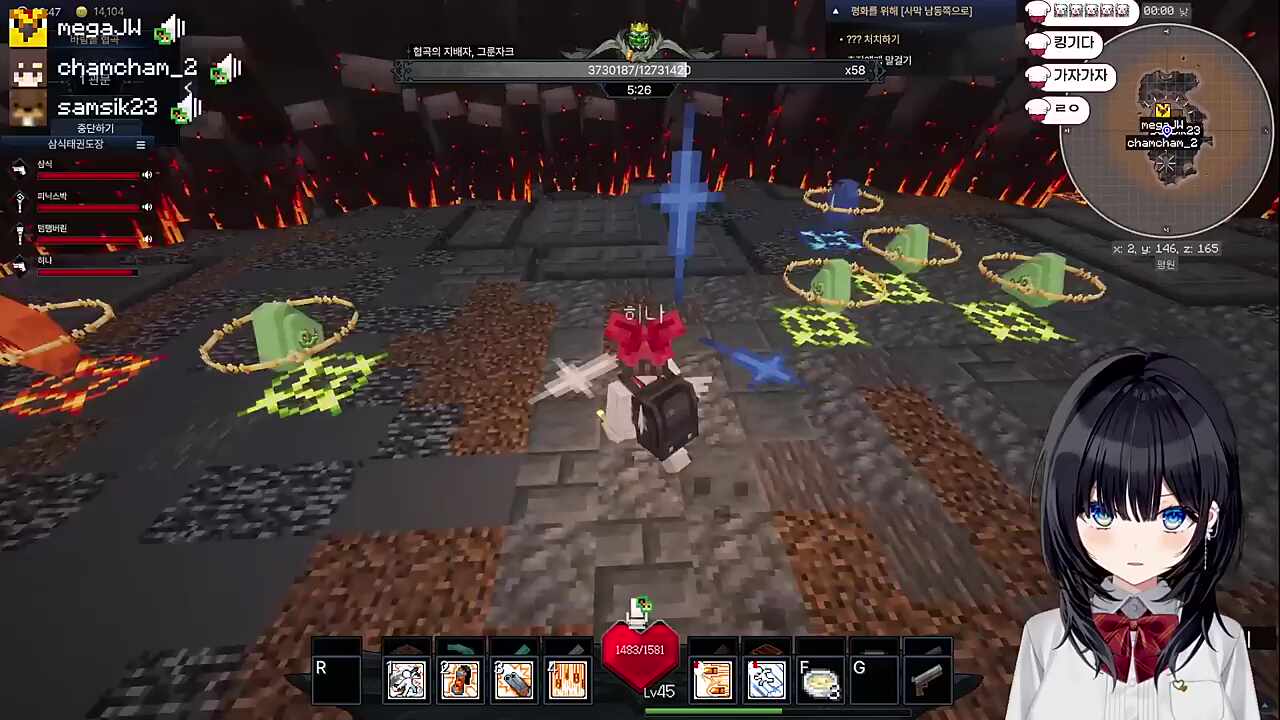Click the 가자가자 chat bubble
The width and height of the screenshot is (1280, 720).
click(1079, 76)
